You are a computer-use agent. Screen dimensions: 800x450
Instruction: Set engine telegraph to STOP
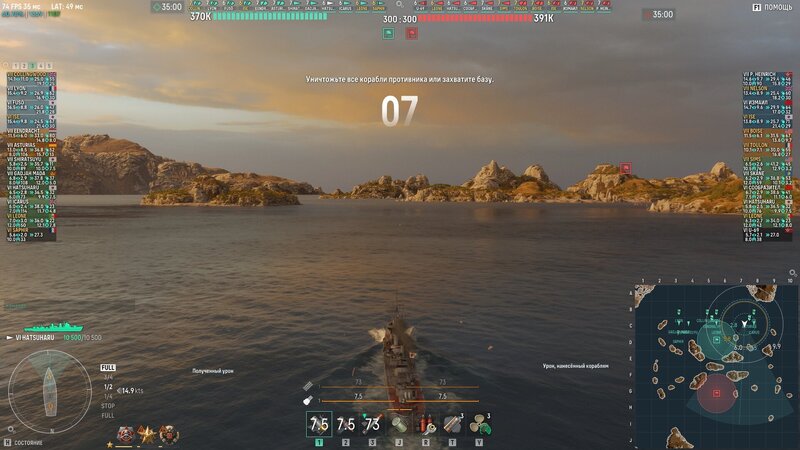107,406
